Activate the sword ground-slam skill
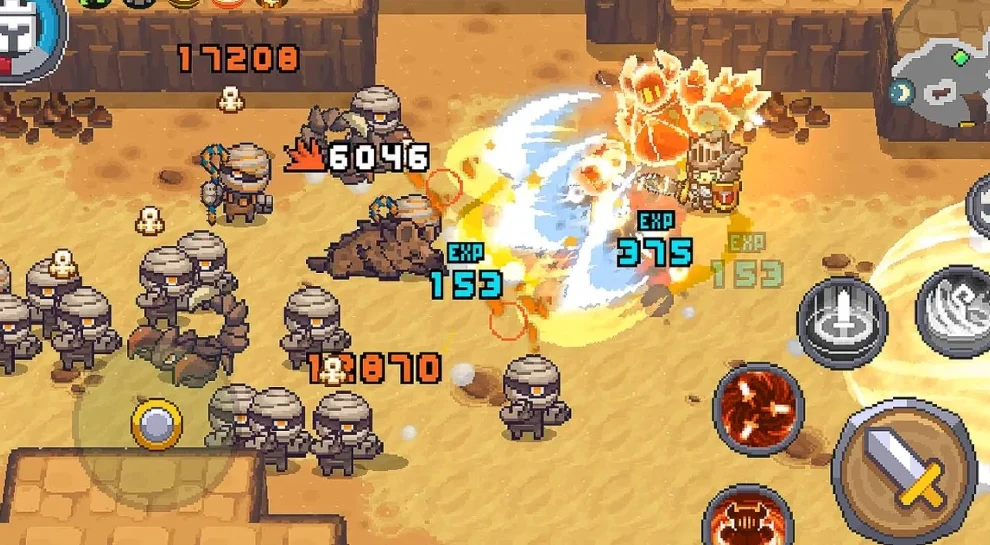The width and height of the screenshot is (990, 545). coord(841,321)
